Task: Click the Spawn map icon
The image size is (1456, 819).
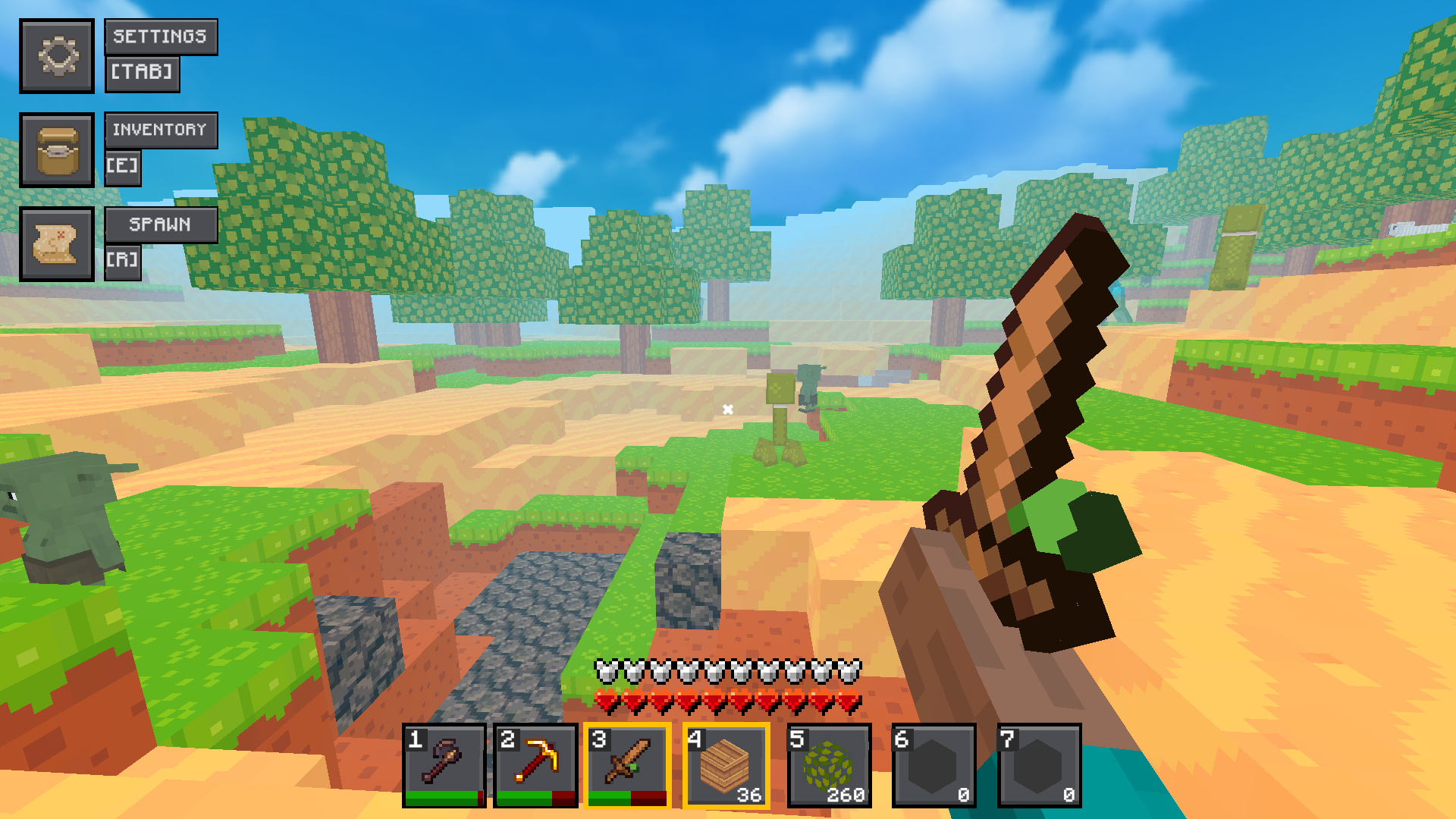Action: pyautogui.click(x=58, y=244)
